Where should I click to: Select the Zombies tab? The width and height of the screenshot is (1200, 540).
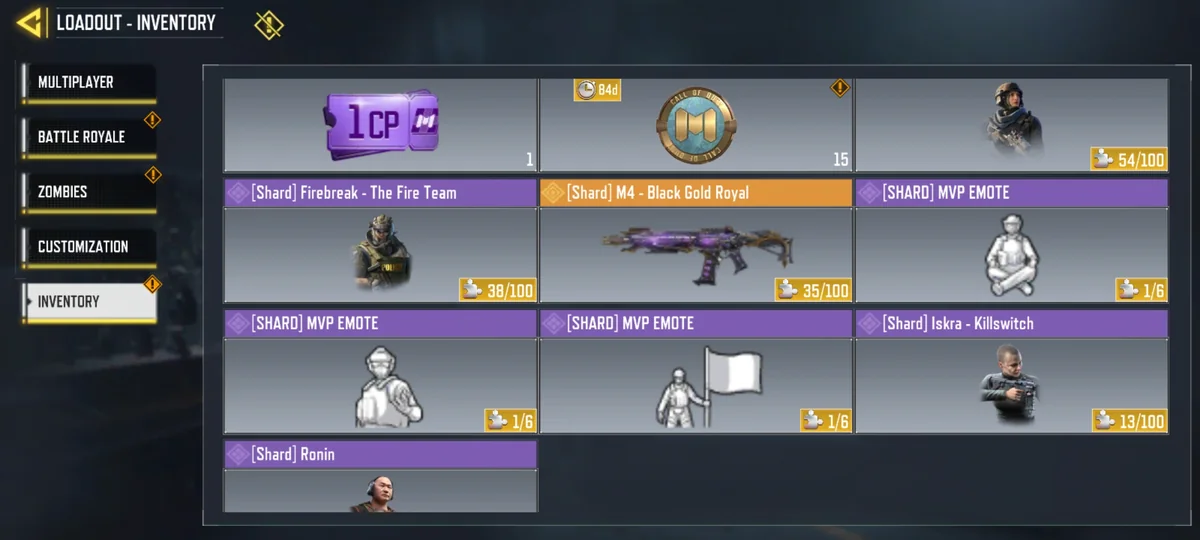coord(88,192)
